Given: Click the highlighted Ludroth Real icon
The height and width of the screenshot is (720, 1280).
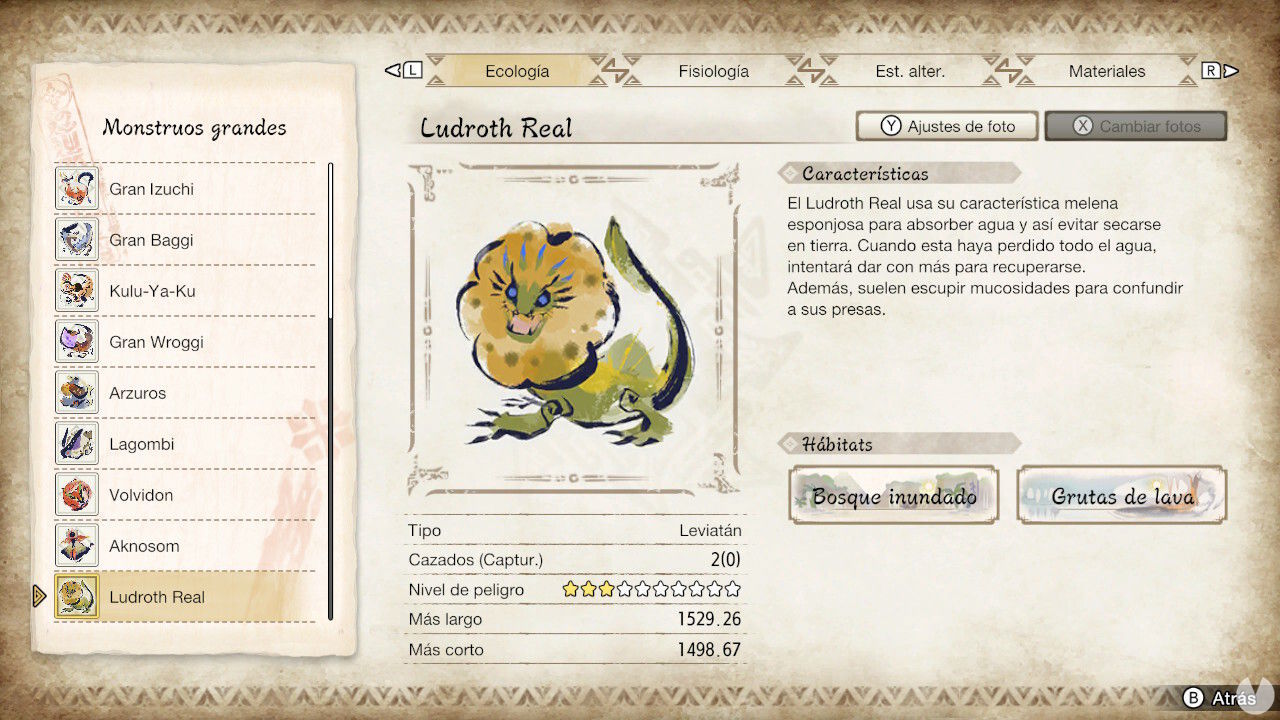Looking at the screenshot, I should 77,596.
